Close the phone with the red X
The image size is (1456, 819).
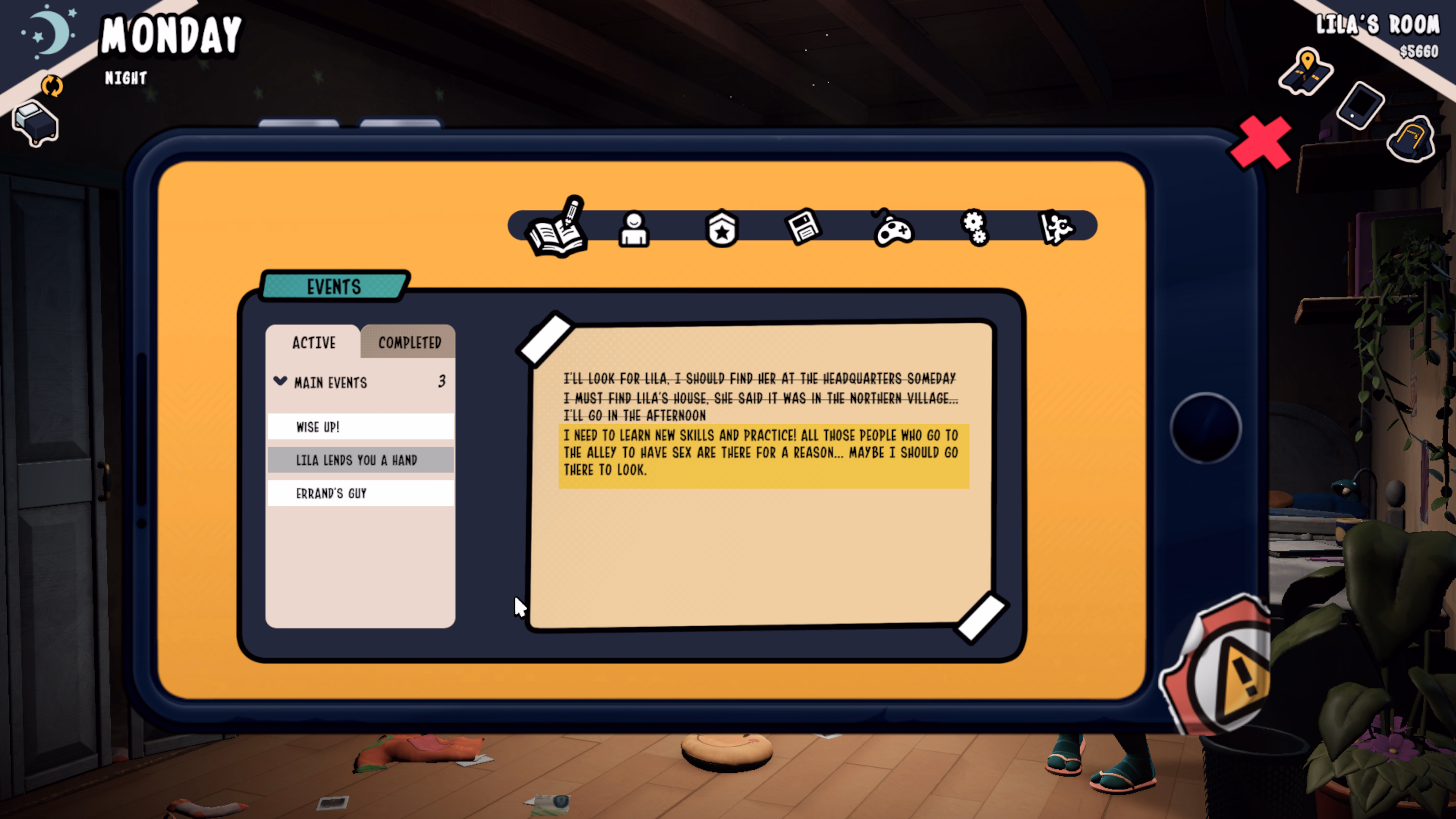pos(1261,142)
